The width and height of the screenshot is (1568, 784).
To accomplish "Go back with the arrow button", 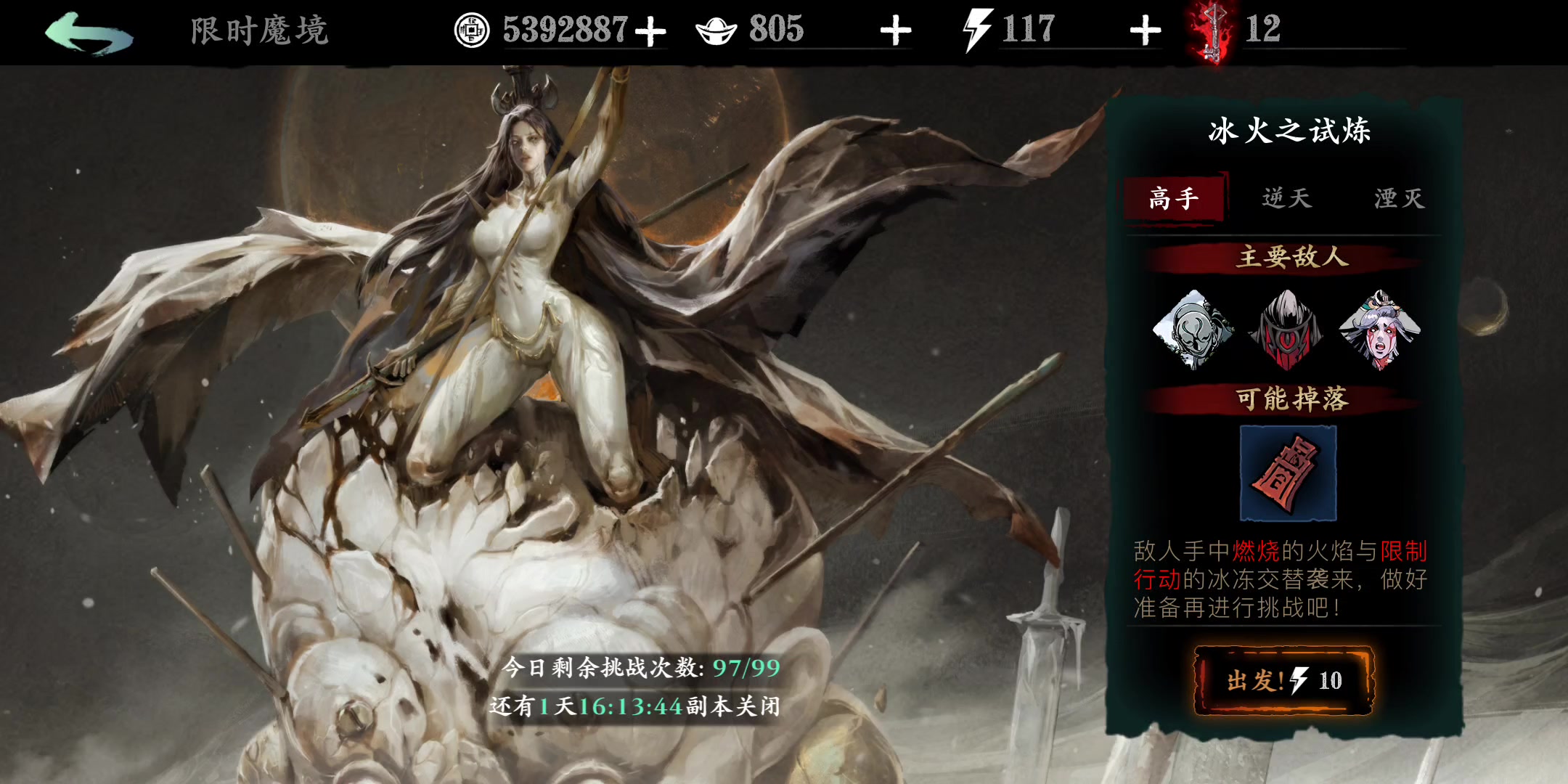I will [x=89, y=33].
